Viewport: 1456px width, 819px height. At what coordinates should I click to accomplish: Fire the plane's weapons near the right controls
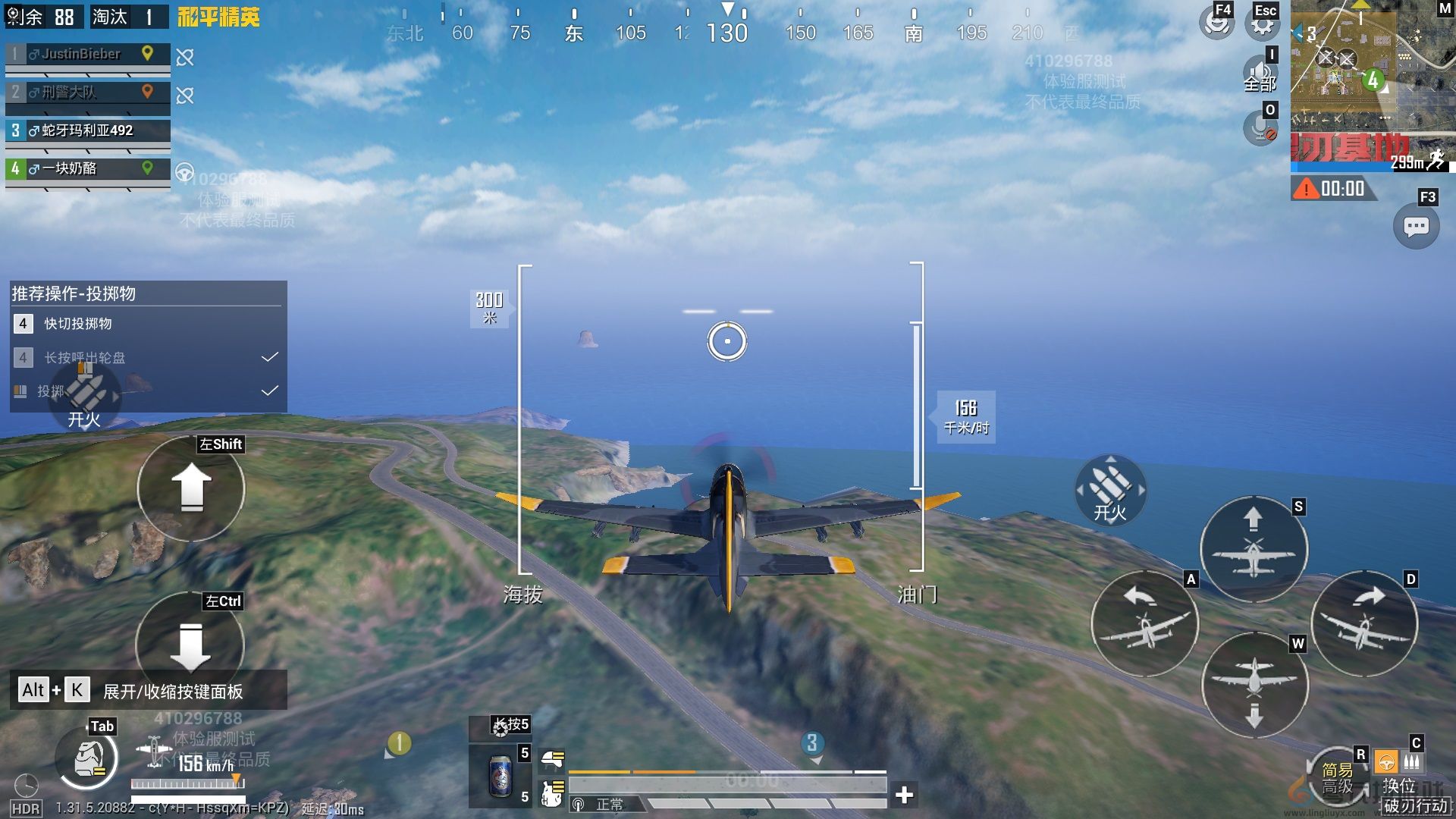pyautogui.click(x=1110, y=490)
